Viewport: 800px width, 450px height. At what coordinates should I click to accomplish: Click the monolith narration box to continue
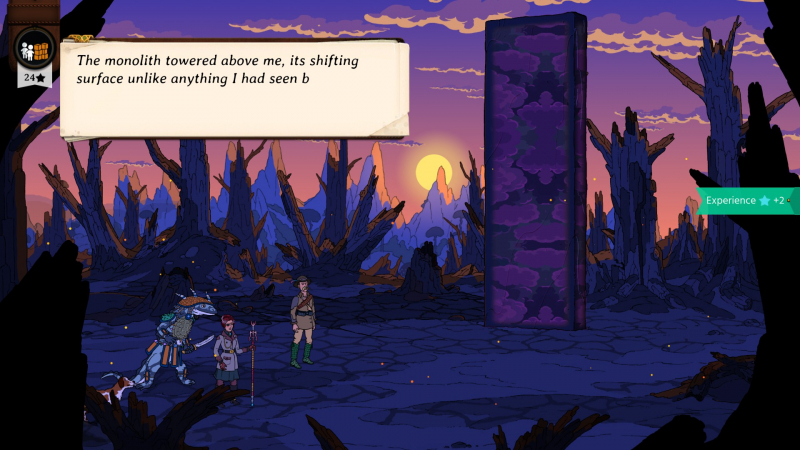(234, 88)
